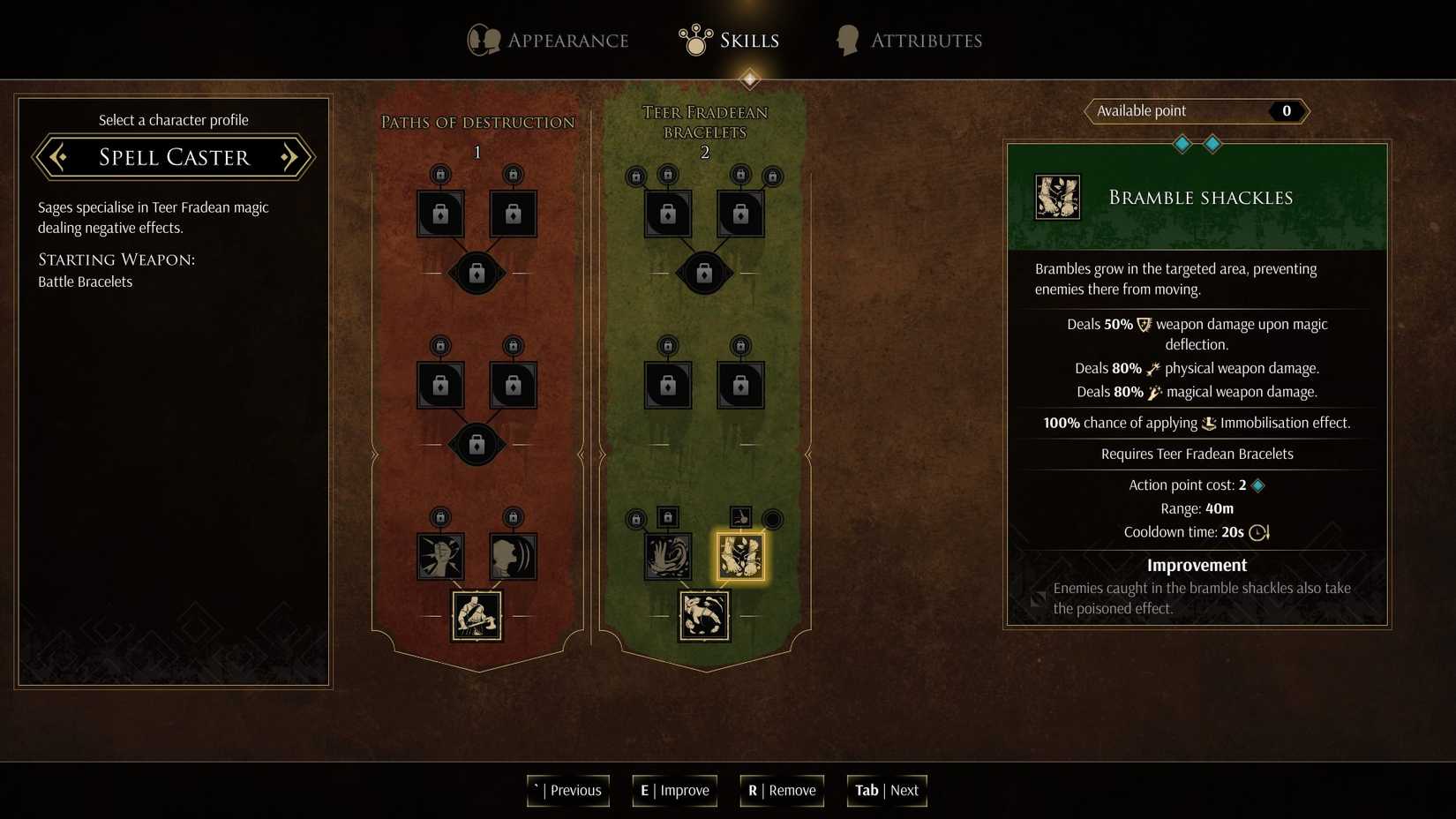Viewport: 1456px width, 819px height.
Task: Select the dark hand skill left of Bramble Shackles
Action: point(668,556)
